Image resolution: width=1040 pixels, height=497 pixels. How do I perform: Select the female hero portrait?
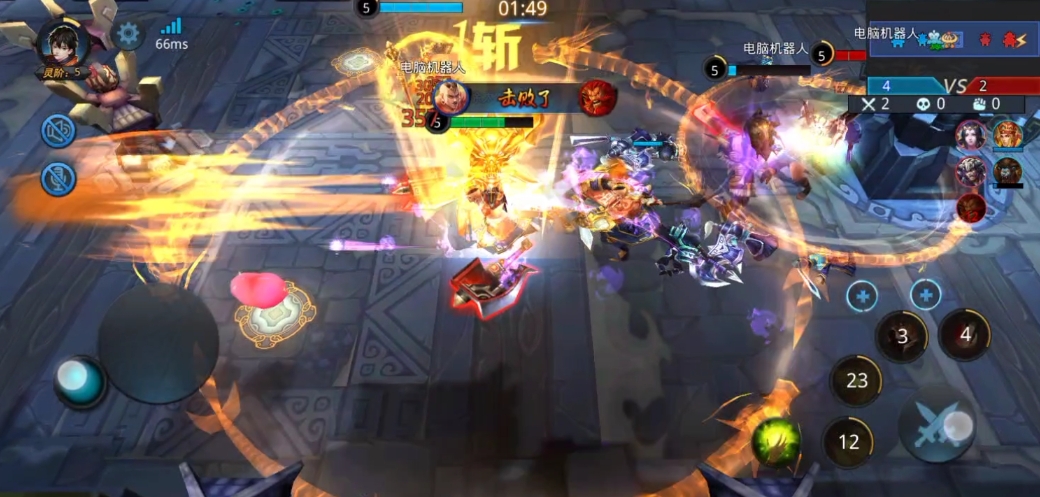click(x=970, y=135)
